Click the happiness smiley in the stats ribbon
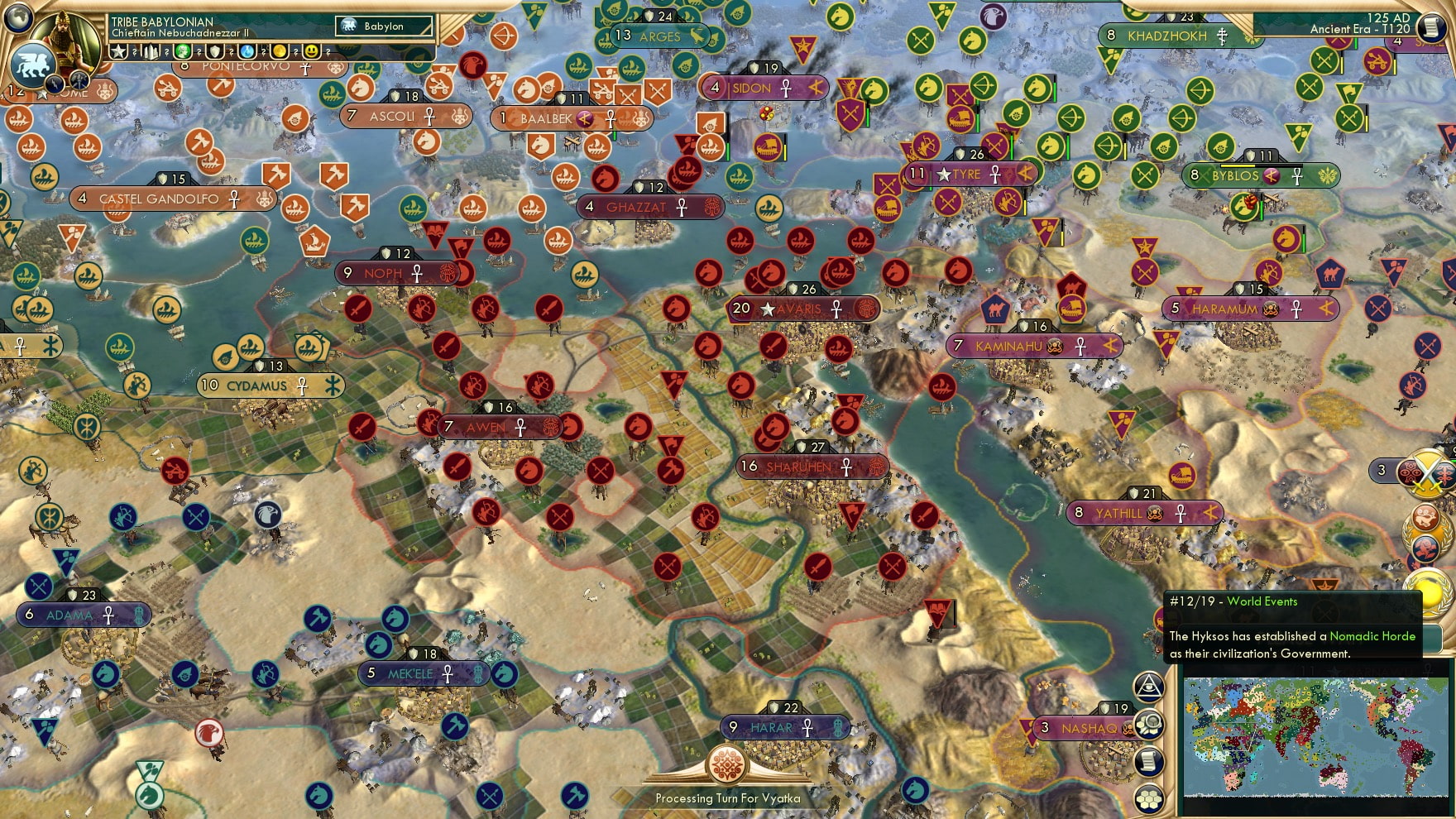Screen dimensions: 1456x819 click(311, 52)
